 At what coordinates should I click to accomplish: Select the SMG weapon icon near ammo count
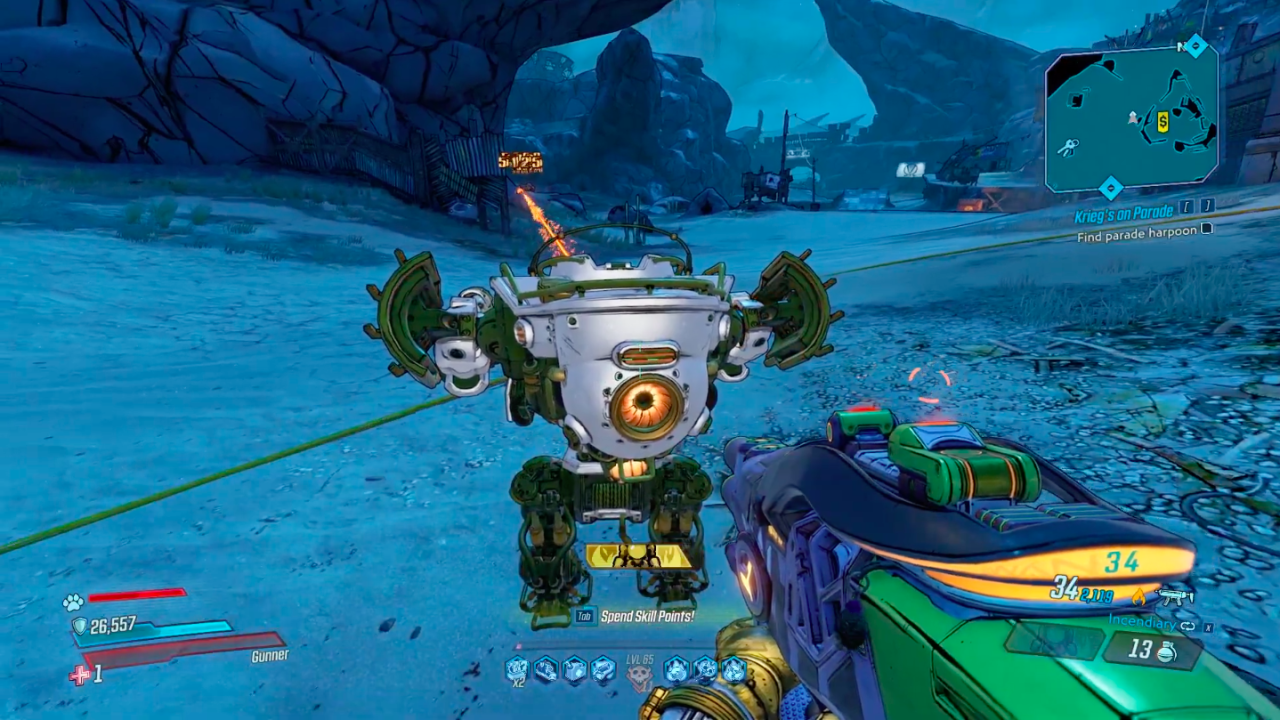[x=1174, y=597]
